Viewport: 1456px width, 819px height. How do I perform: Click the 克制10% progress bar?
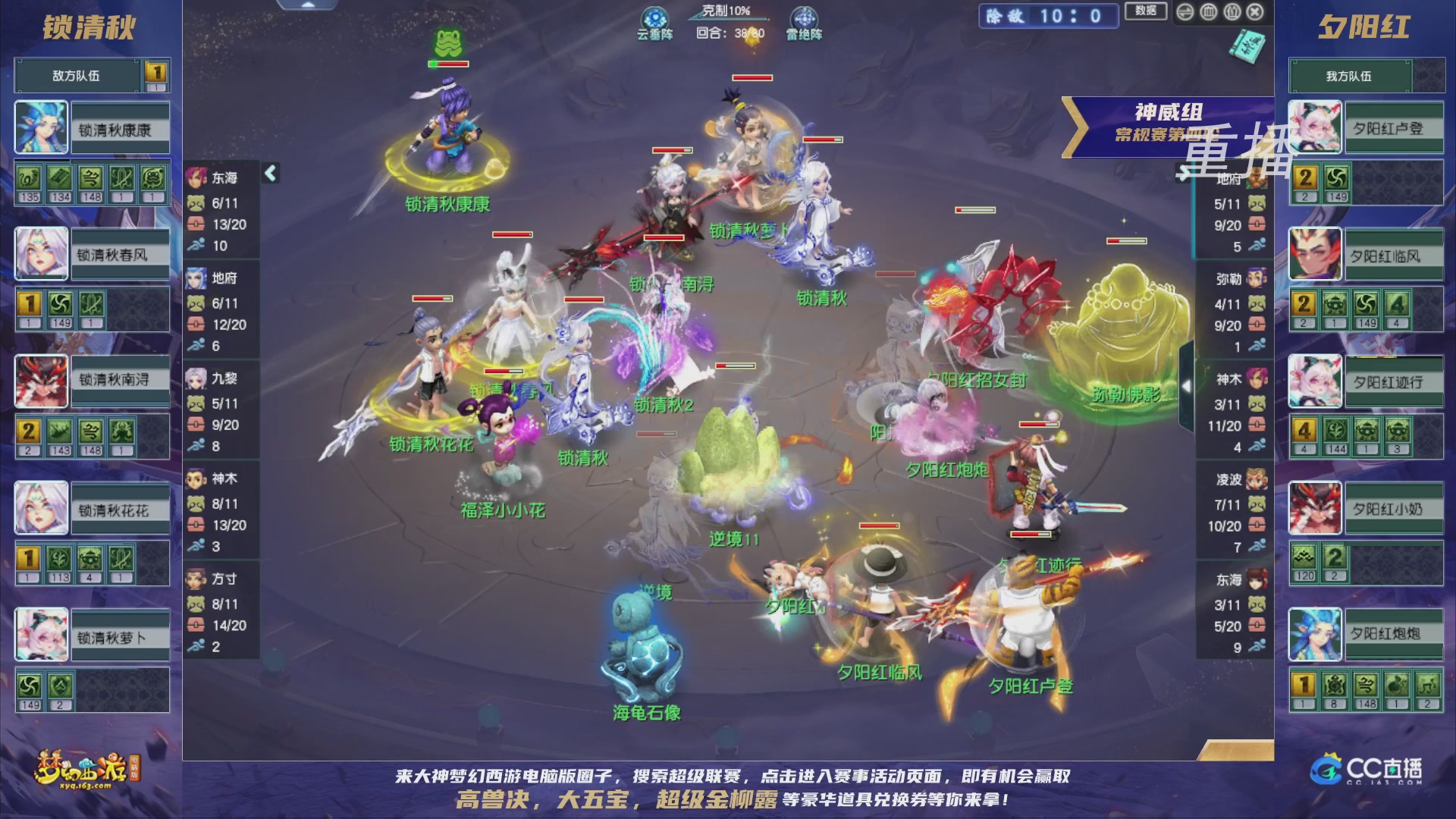click(728, 19)
